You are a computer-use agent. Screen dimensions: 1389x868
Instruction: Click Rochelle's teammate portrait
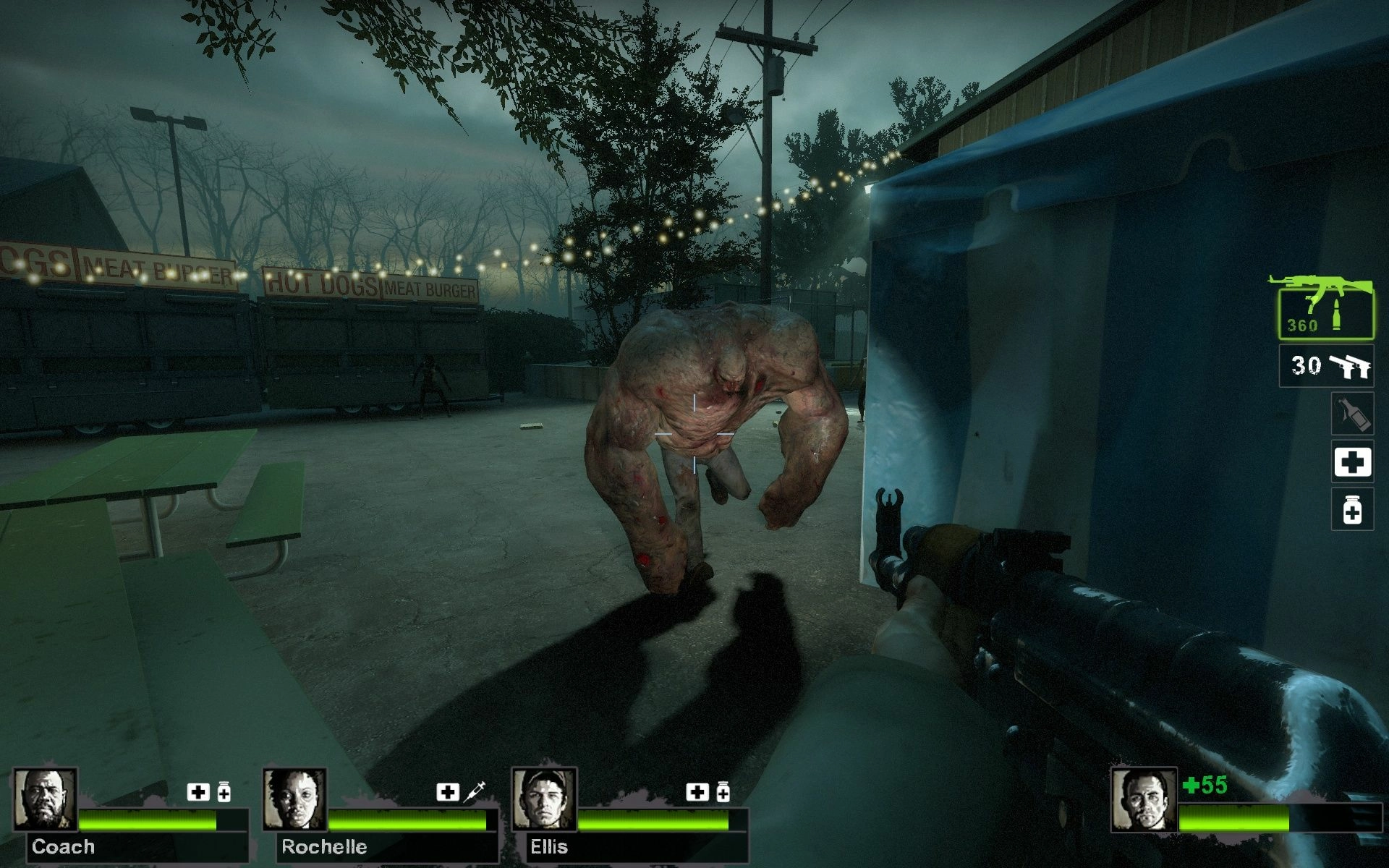294,800
